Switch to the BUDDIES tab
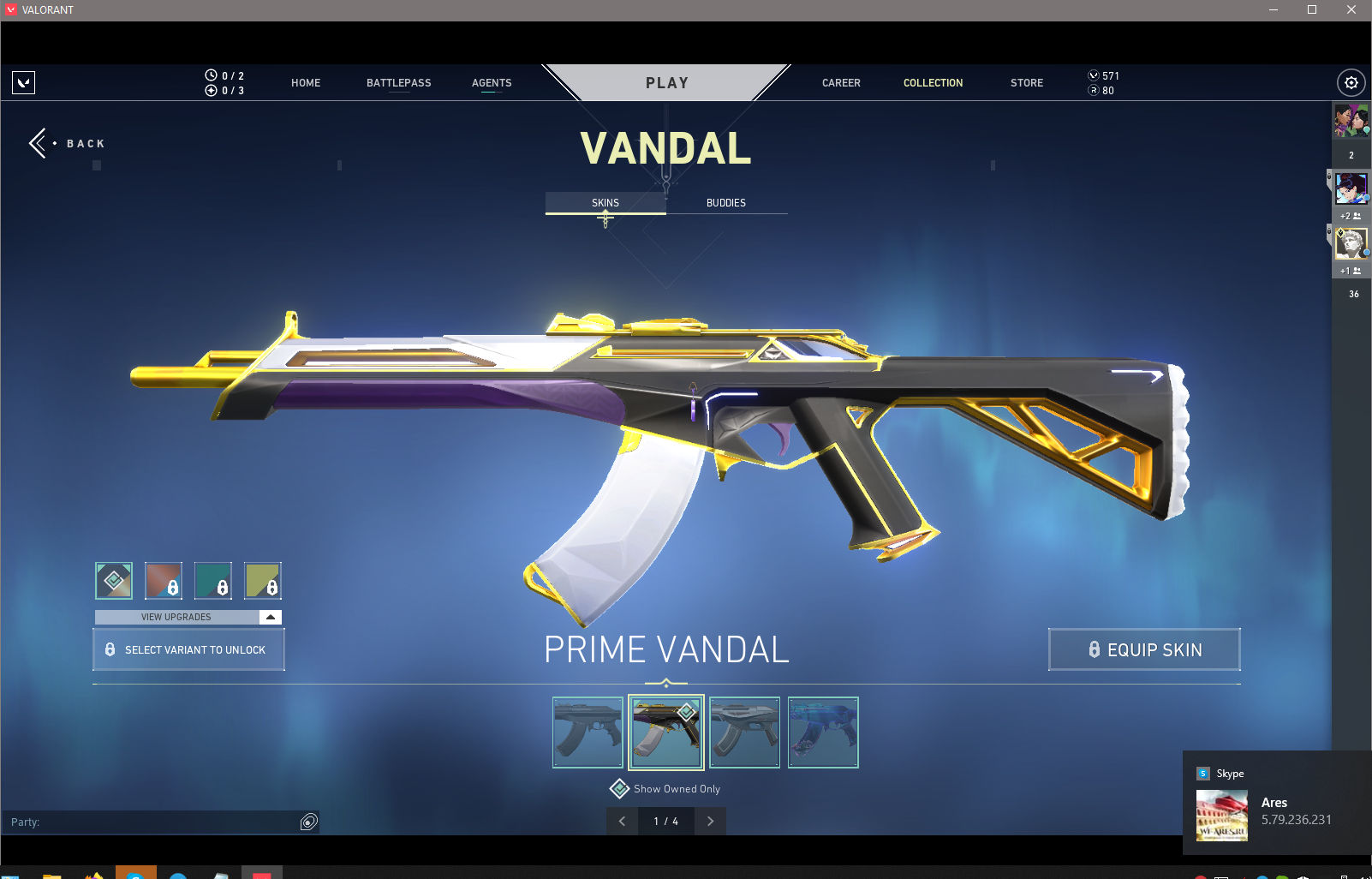The image size is (1372, 879). 726,203
